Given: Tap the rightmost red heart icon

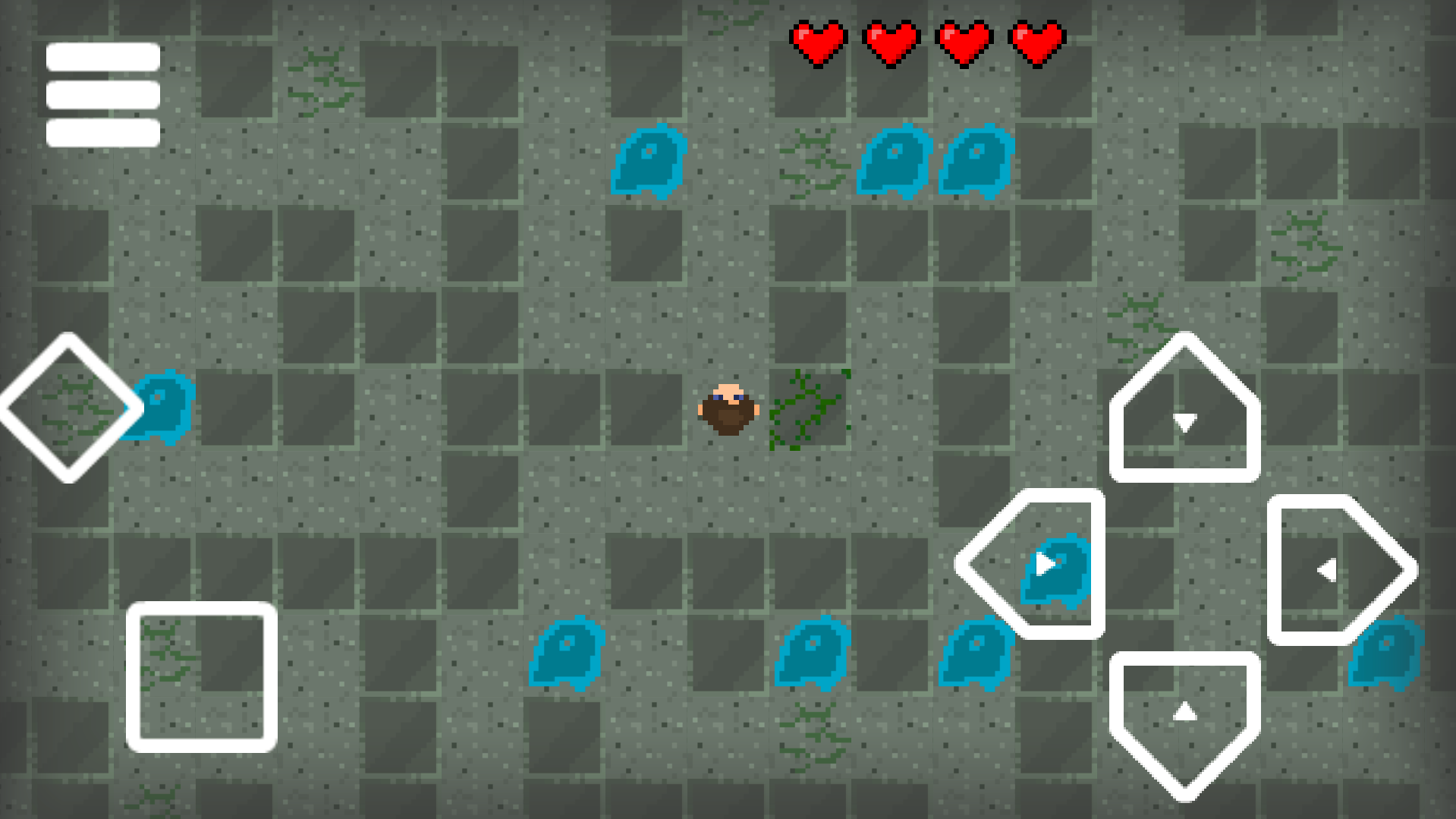Looking at the screenshot, I should (x=1036, y=42).
